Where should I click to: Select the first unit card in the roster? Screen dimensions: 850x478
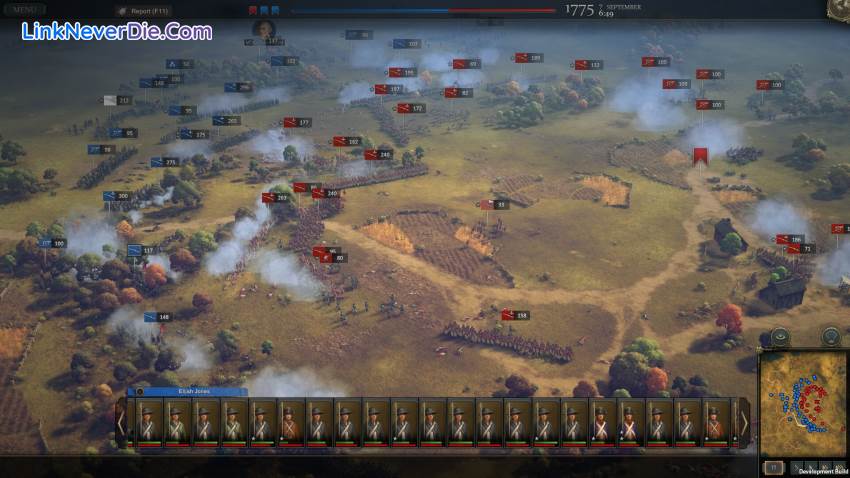coord(148,422)
